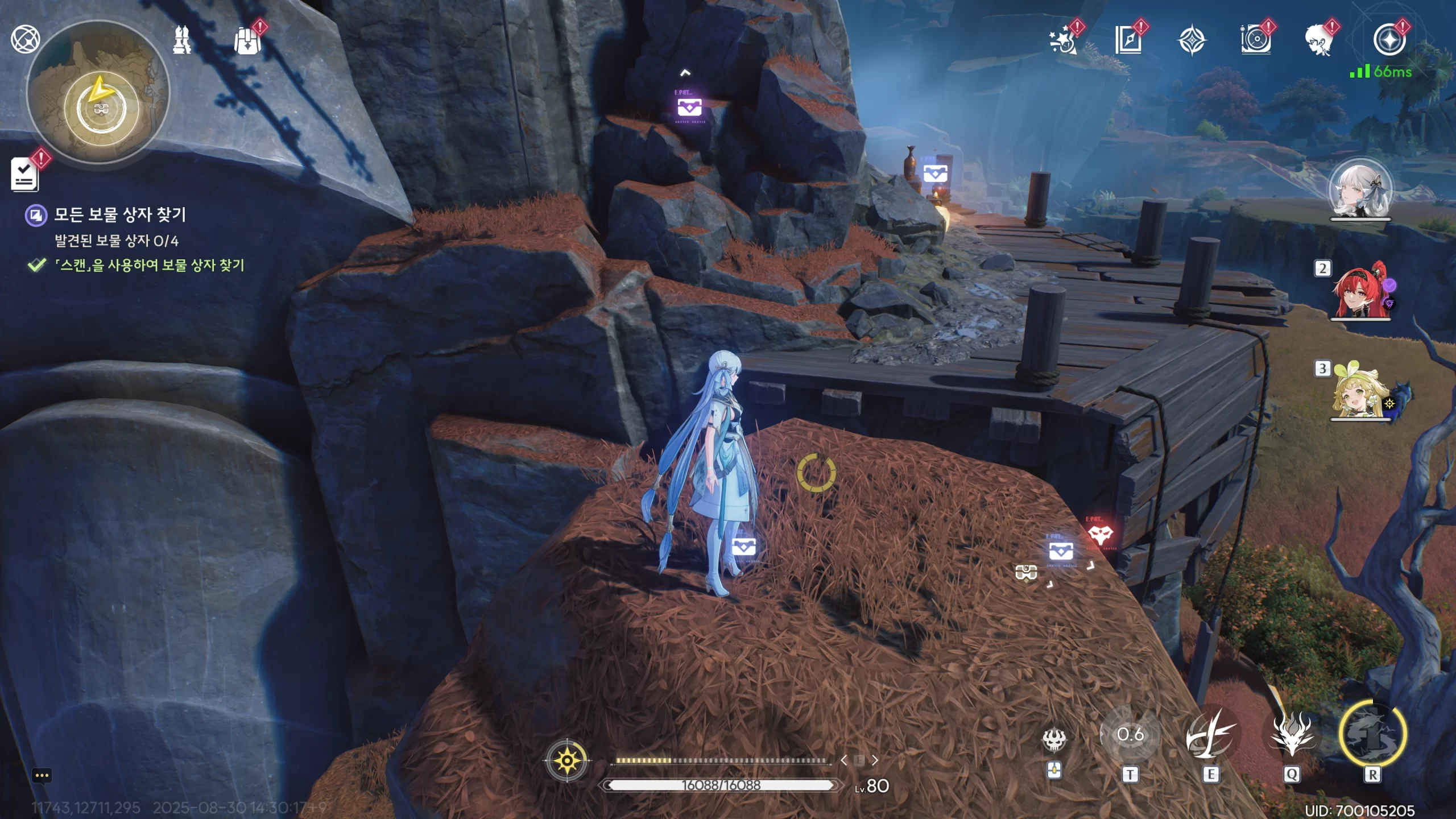Trigger the ultimate ability labeled R
1456x819 pixels.
(x=1372, y=735)
